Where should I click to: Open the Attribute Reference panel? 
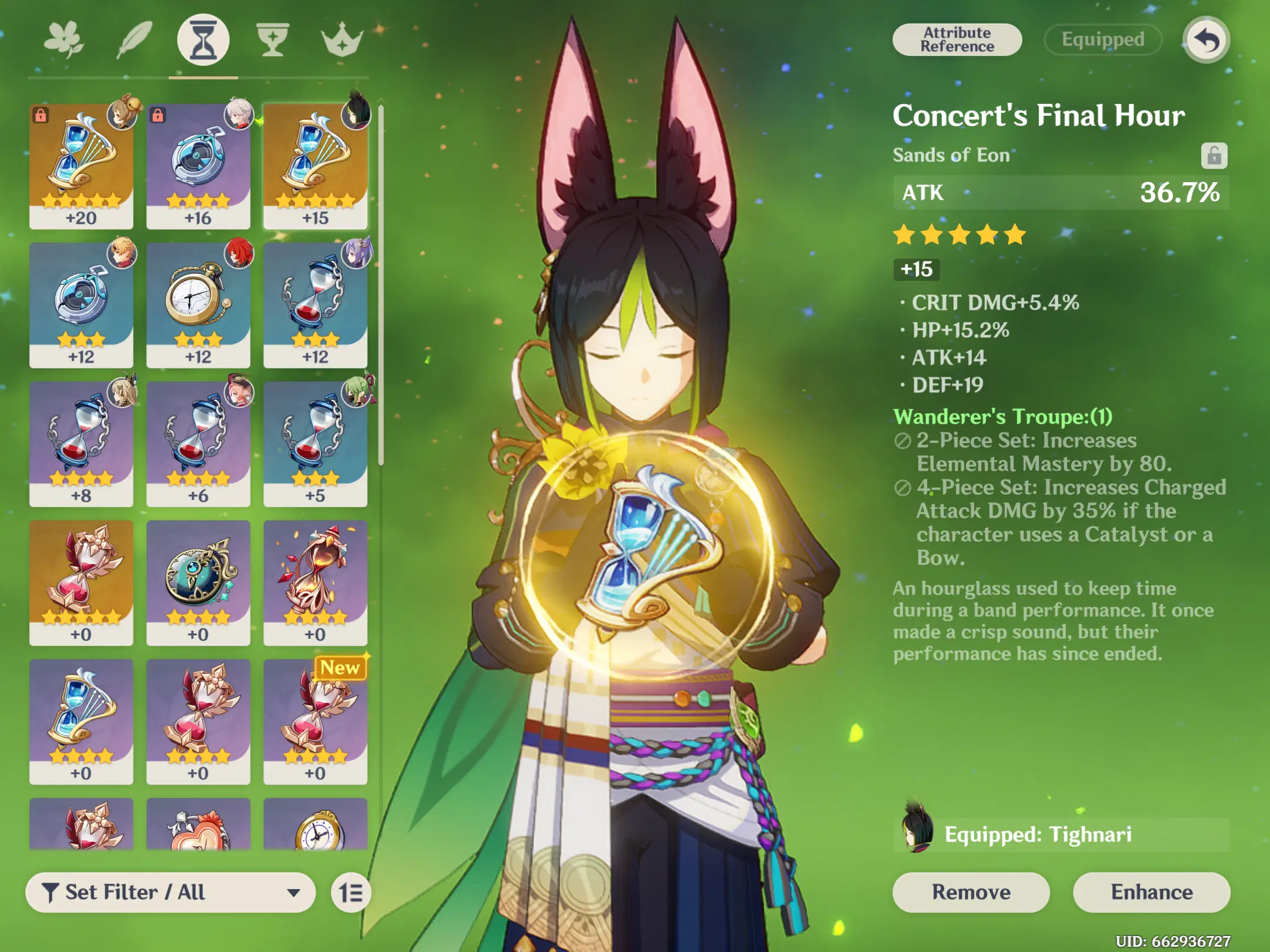(x=957, y=40)
